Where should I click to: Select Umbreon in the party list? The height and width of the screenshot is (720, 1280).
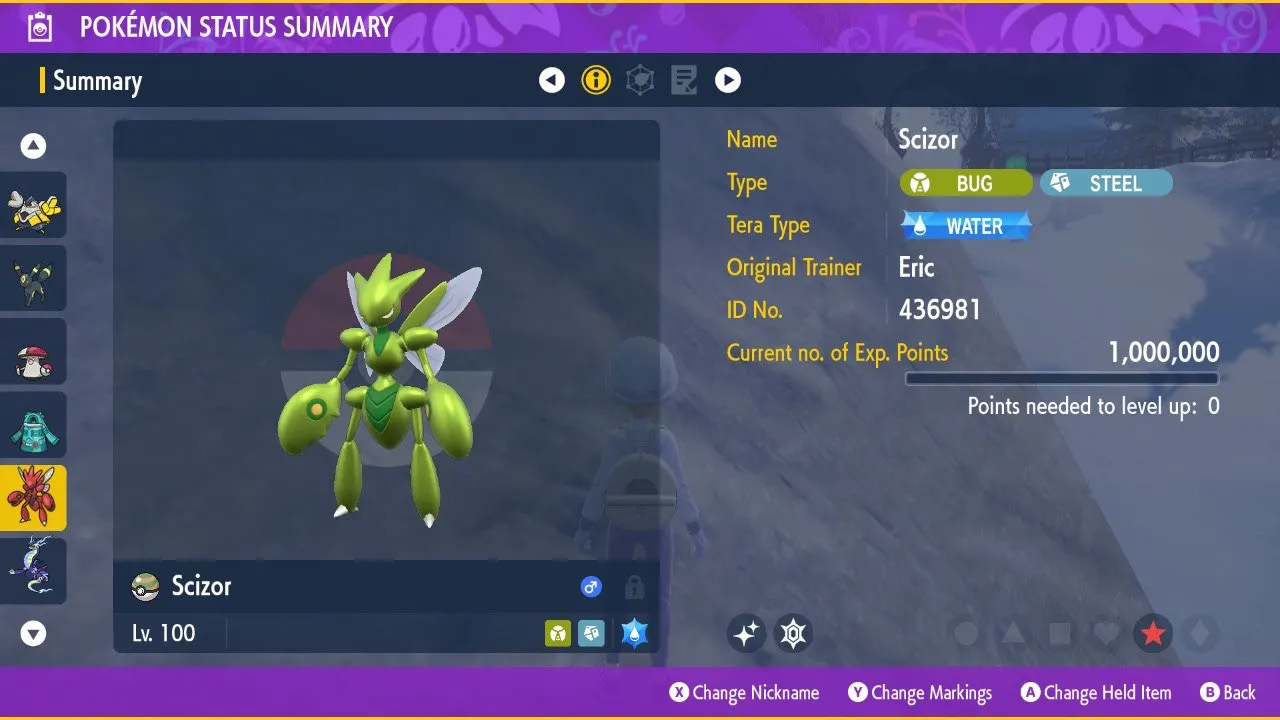(34, 278)
